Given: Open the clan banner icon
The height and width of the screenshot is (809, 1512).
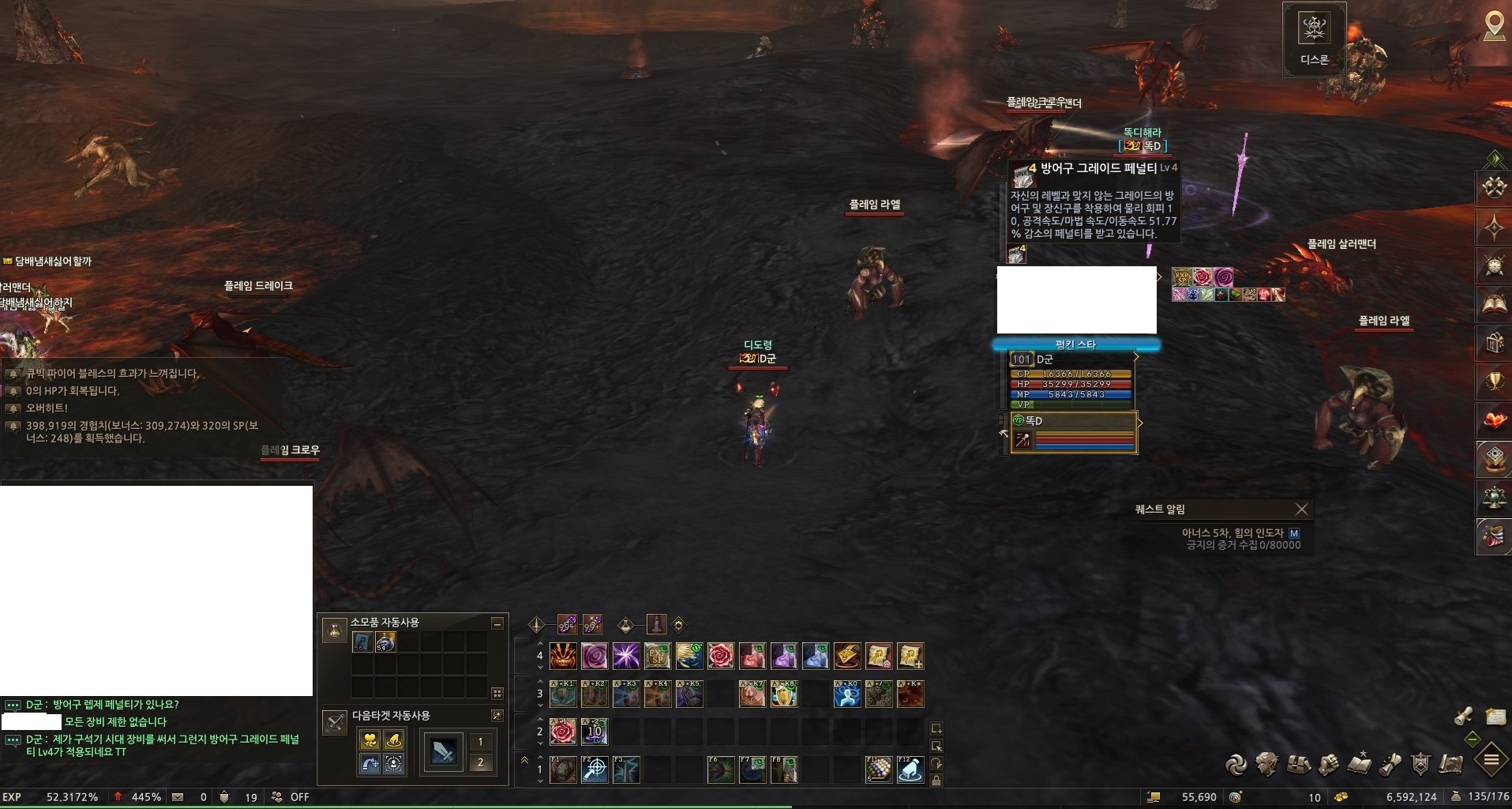Looking at the screenshot, I should pyautogui.click(x=1420, y=764).
